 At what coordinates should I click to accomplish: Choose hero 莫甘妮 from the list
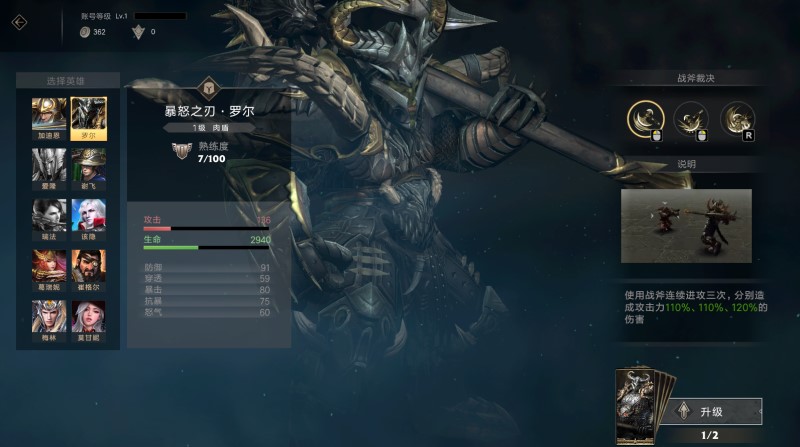click(88, 316)
